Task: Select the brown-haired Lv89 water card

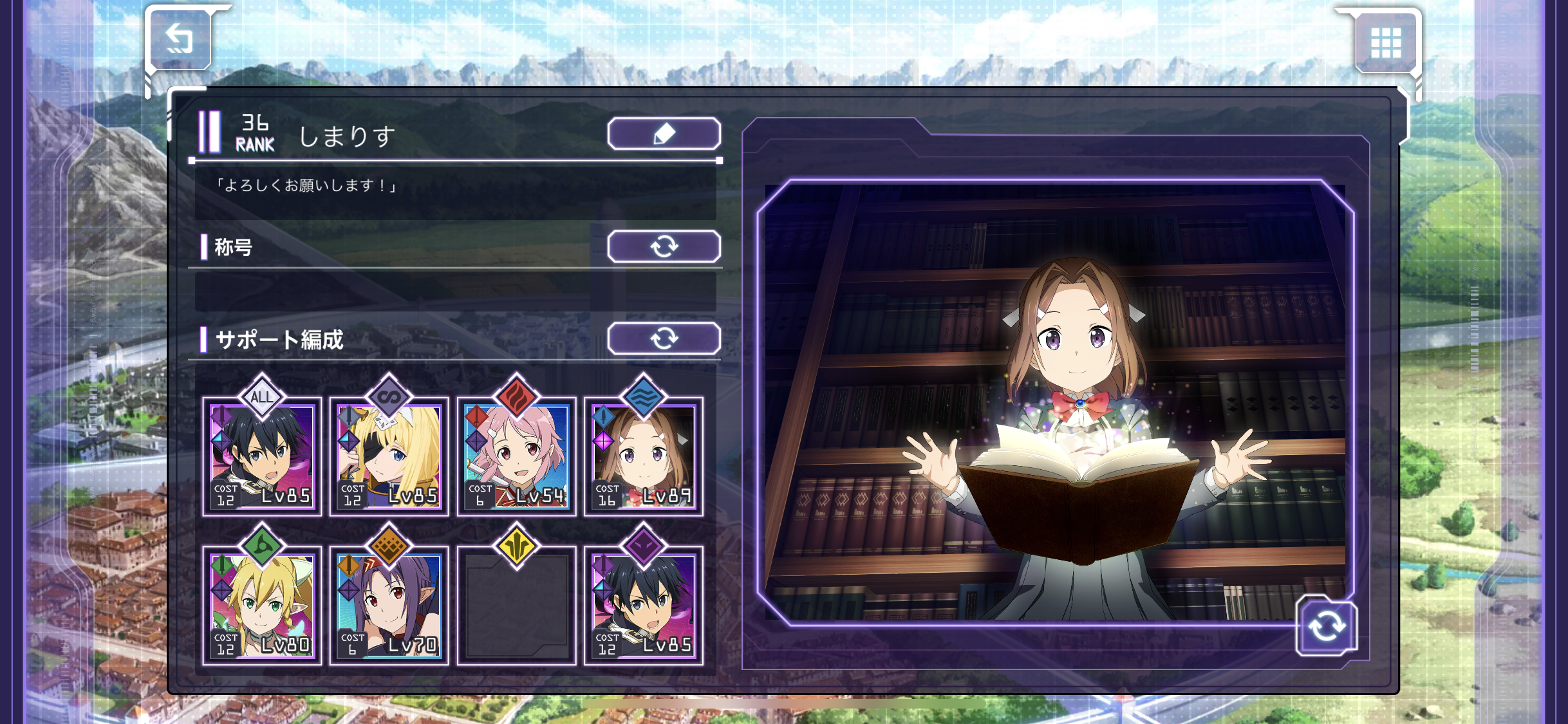Action: pyautogui.click(x=643, y=457)
